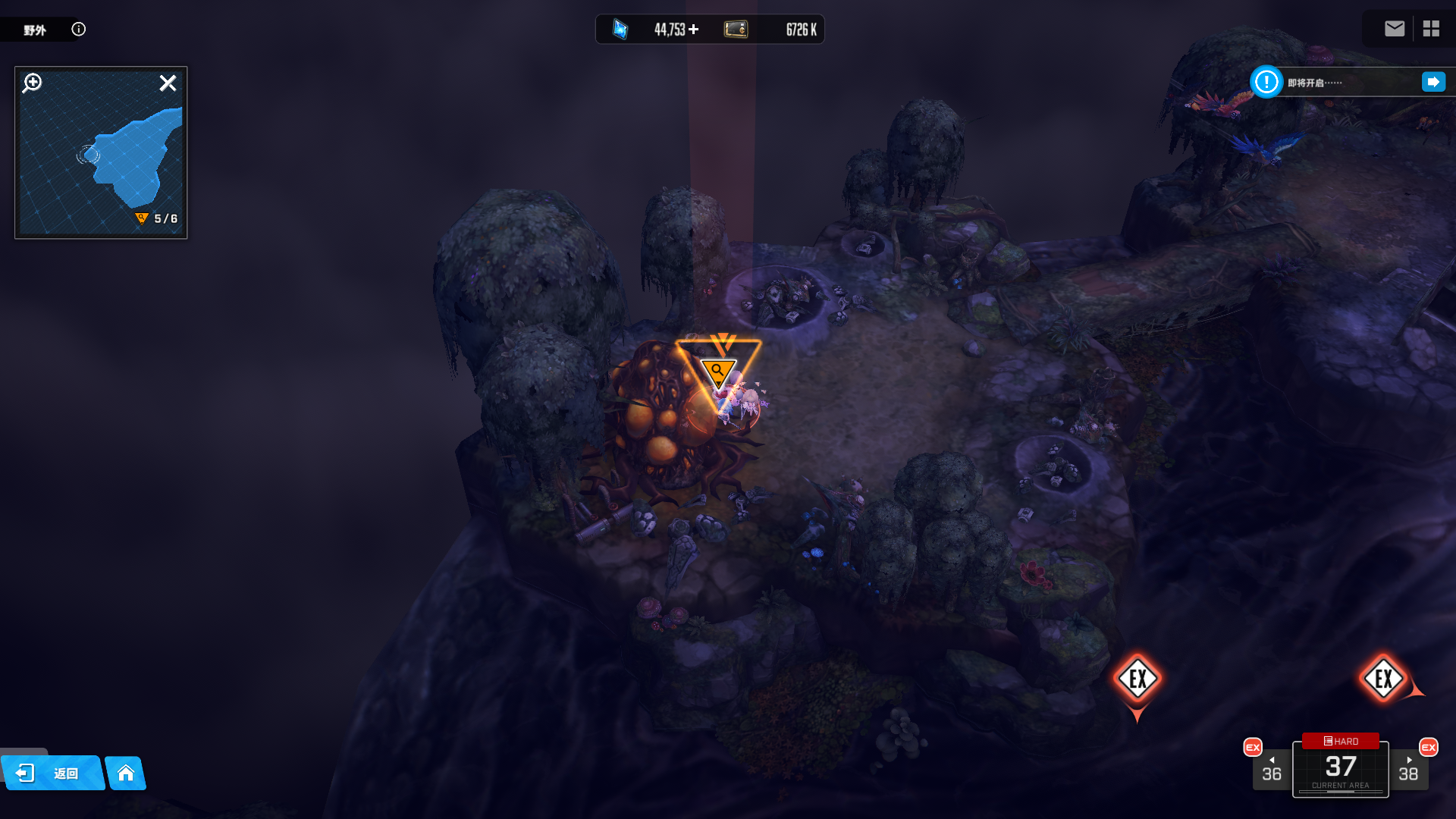Return to the home lobby
Viewport: 1456px width, 819px height.
126,773
